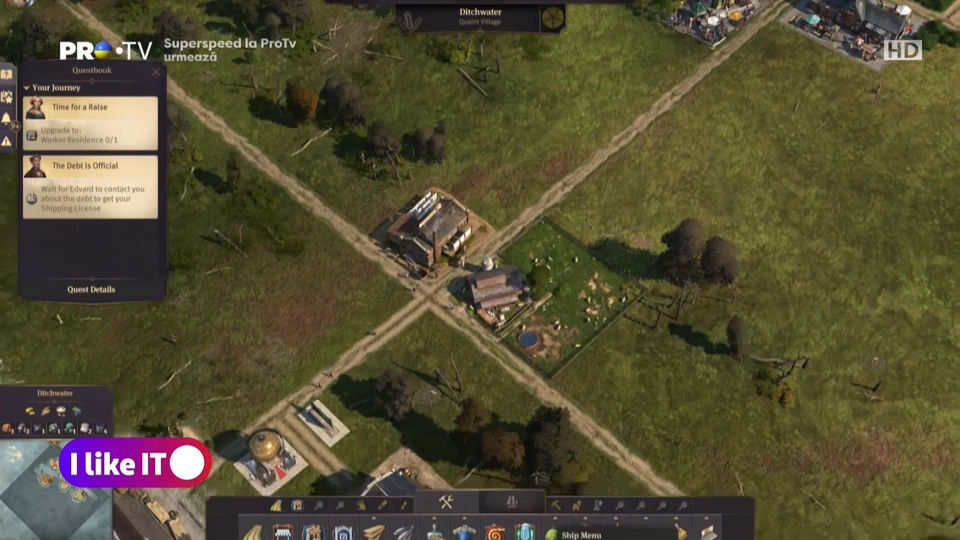
Task: Open the warning triangle alerts icon
Action: tap(6, 141)
